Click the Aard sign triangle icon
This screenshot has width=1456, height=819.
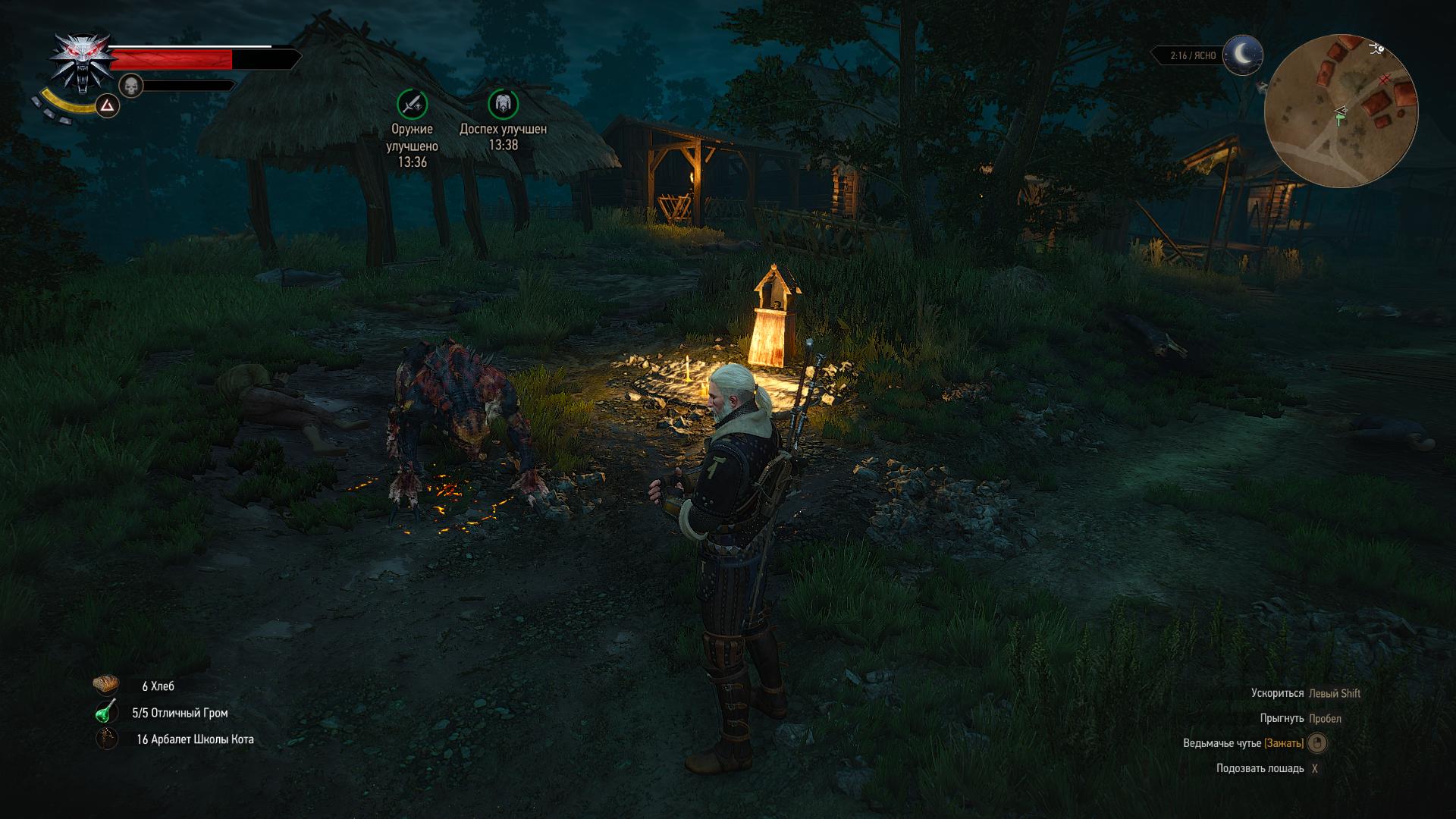point(108,106)
